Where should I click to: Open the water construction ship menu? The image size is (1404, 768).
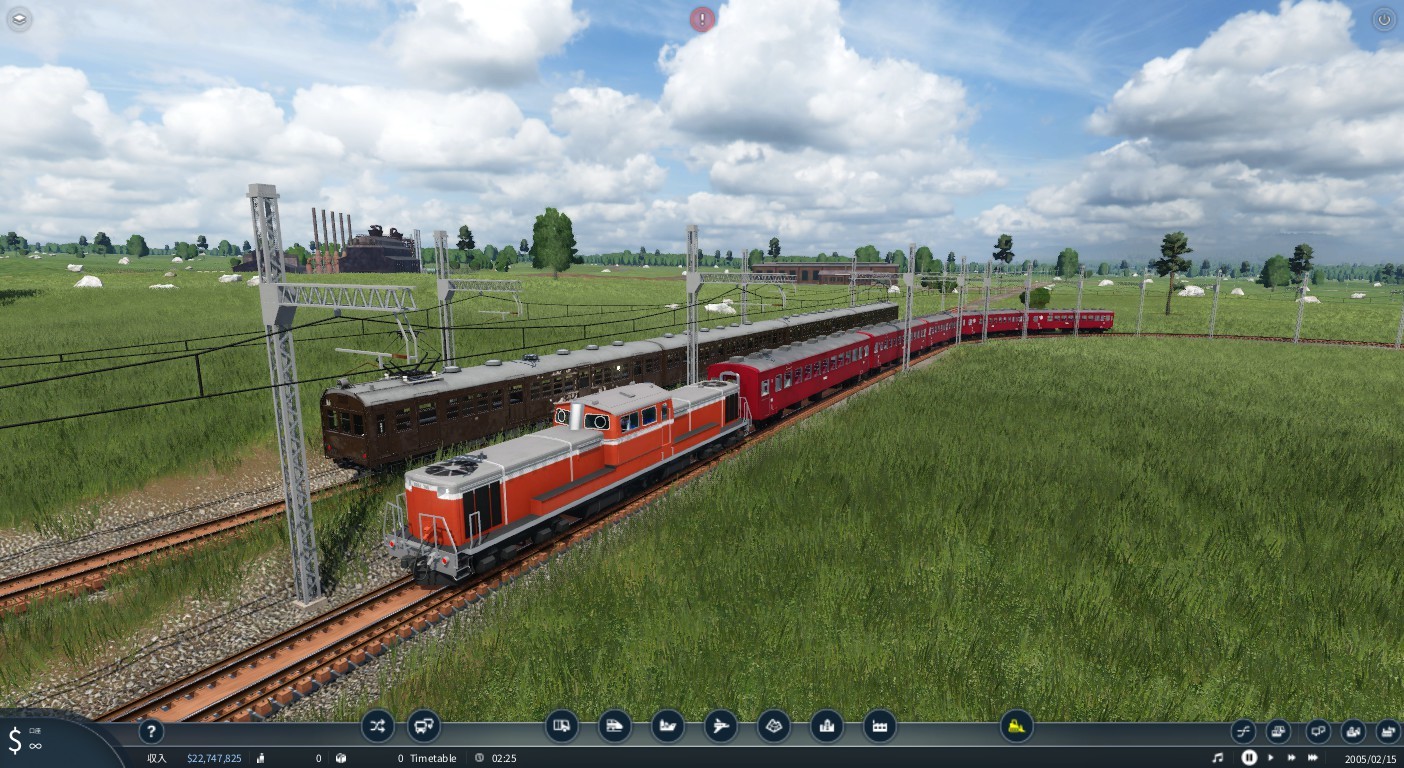(x=667, y=725)
